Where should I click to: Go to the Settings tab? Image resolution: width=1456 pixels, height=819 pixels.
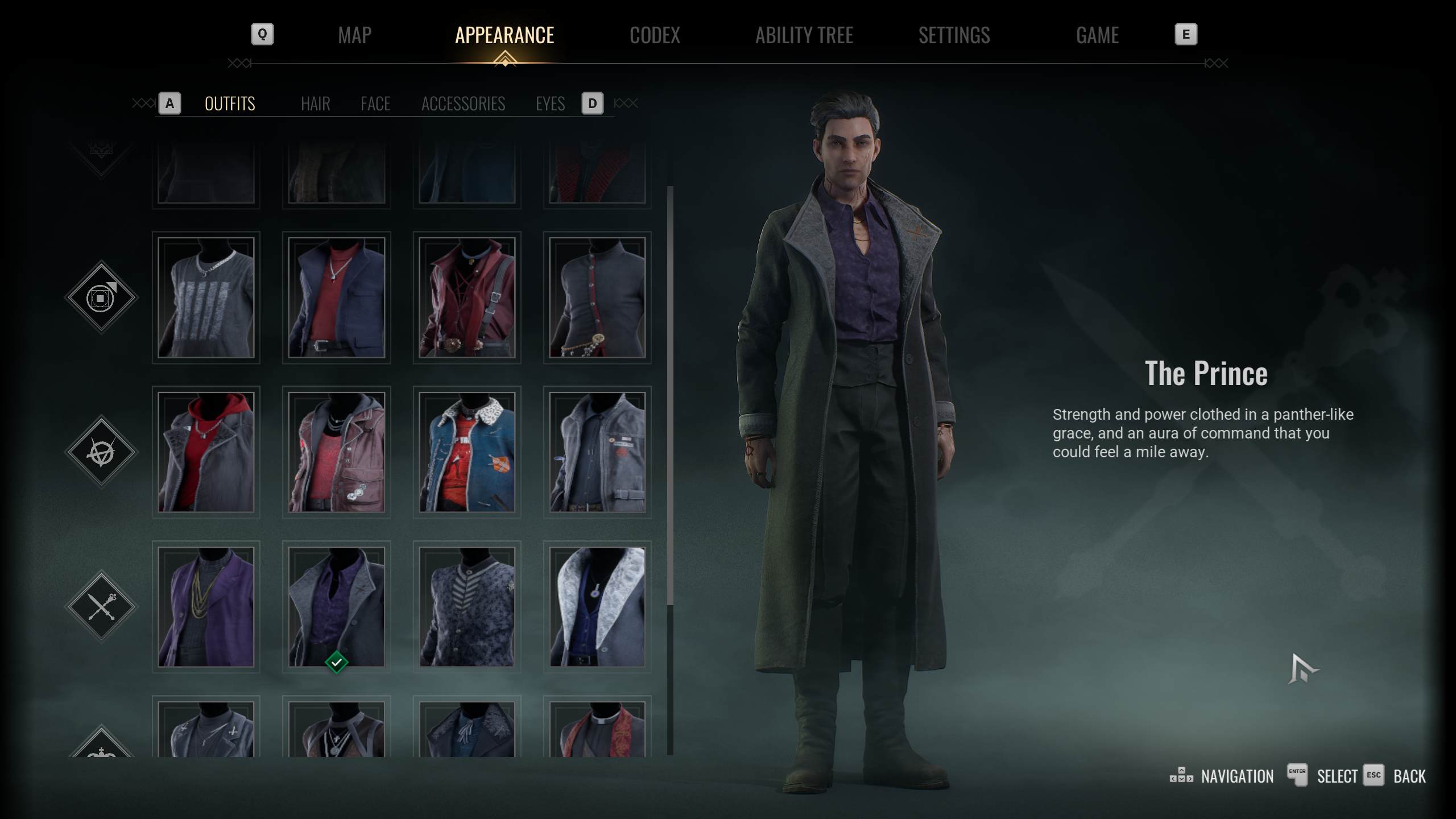tap(954, 35)
